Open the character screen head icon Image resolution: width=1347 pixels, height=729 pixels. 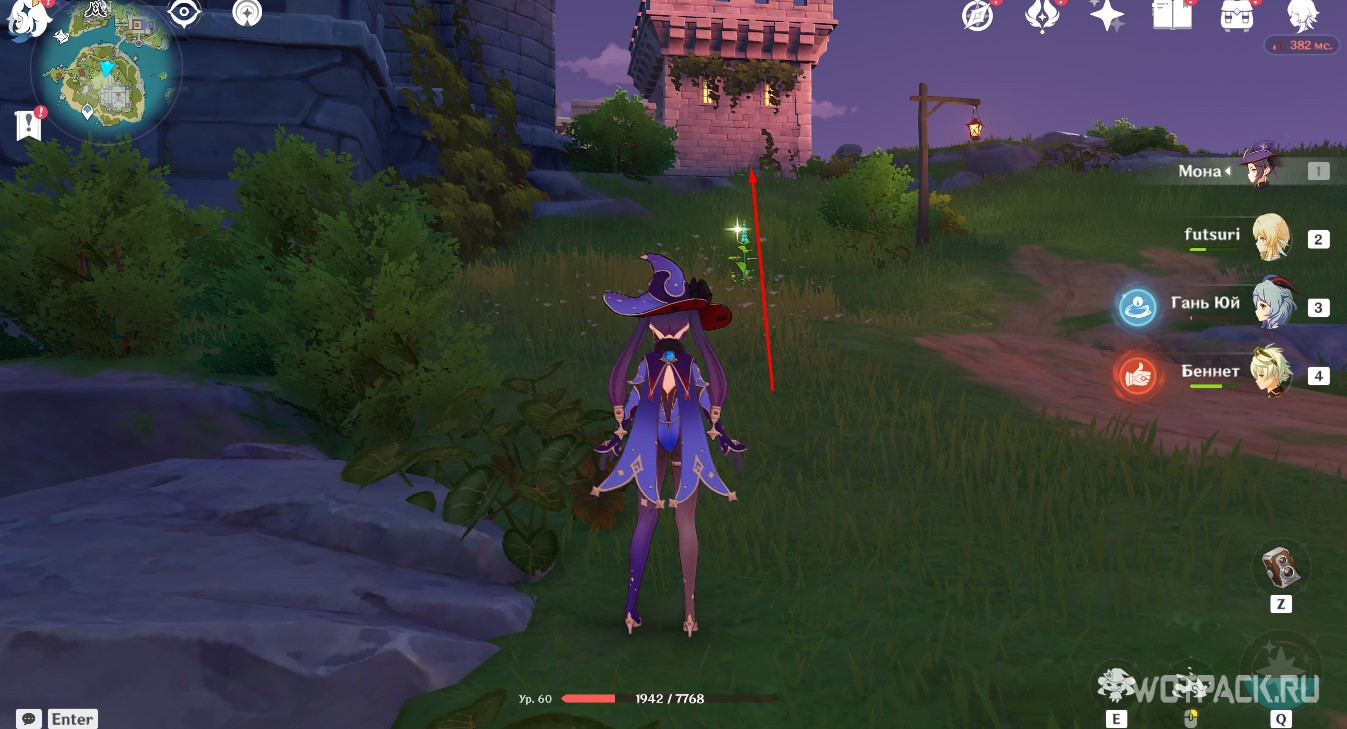pyautogui.click(x=1301, y=15)
